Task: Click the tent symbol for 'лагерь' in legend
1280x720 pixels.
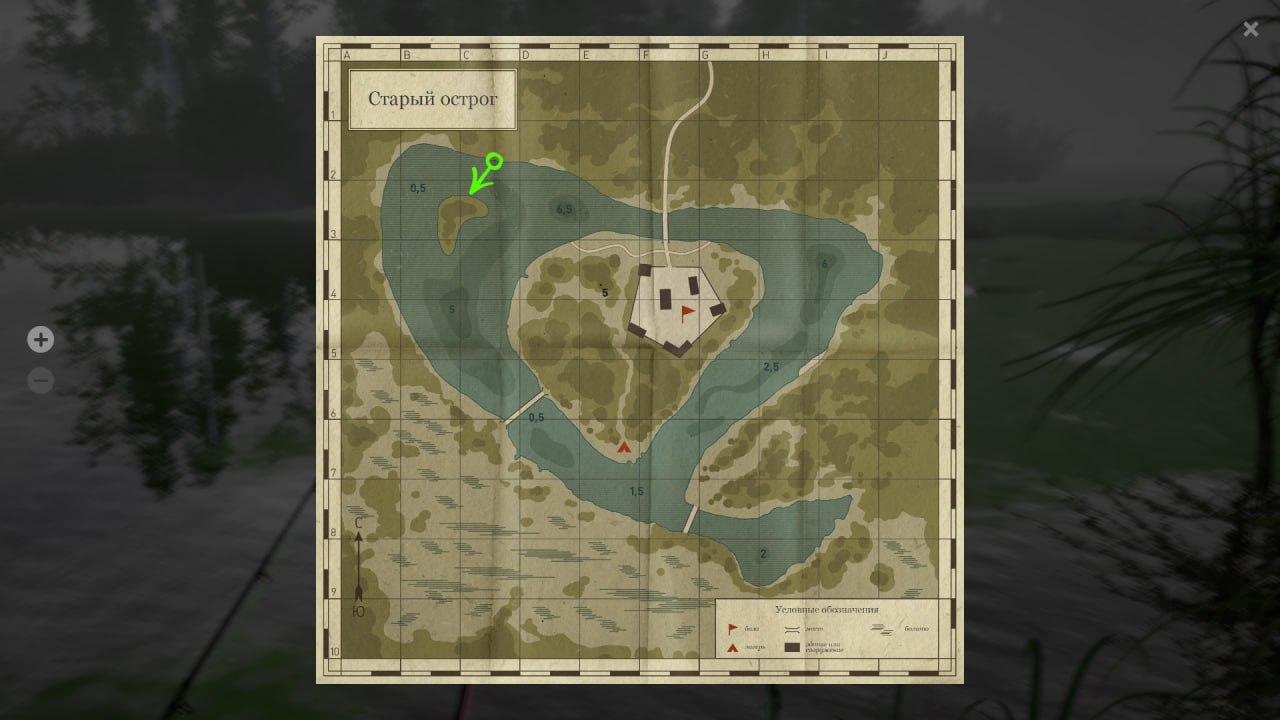Action: (x=732, y=646)
